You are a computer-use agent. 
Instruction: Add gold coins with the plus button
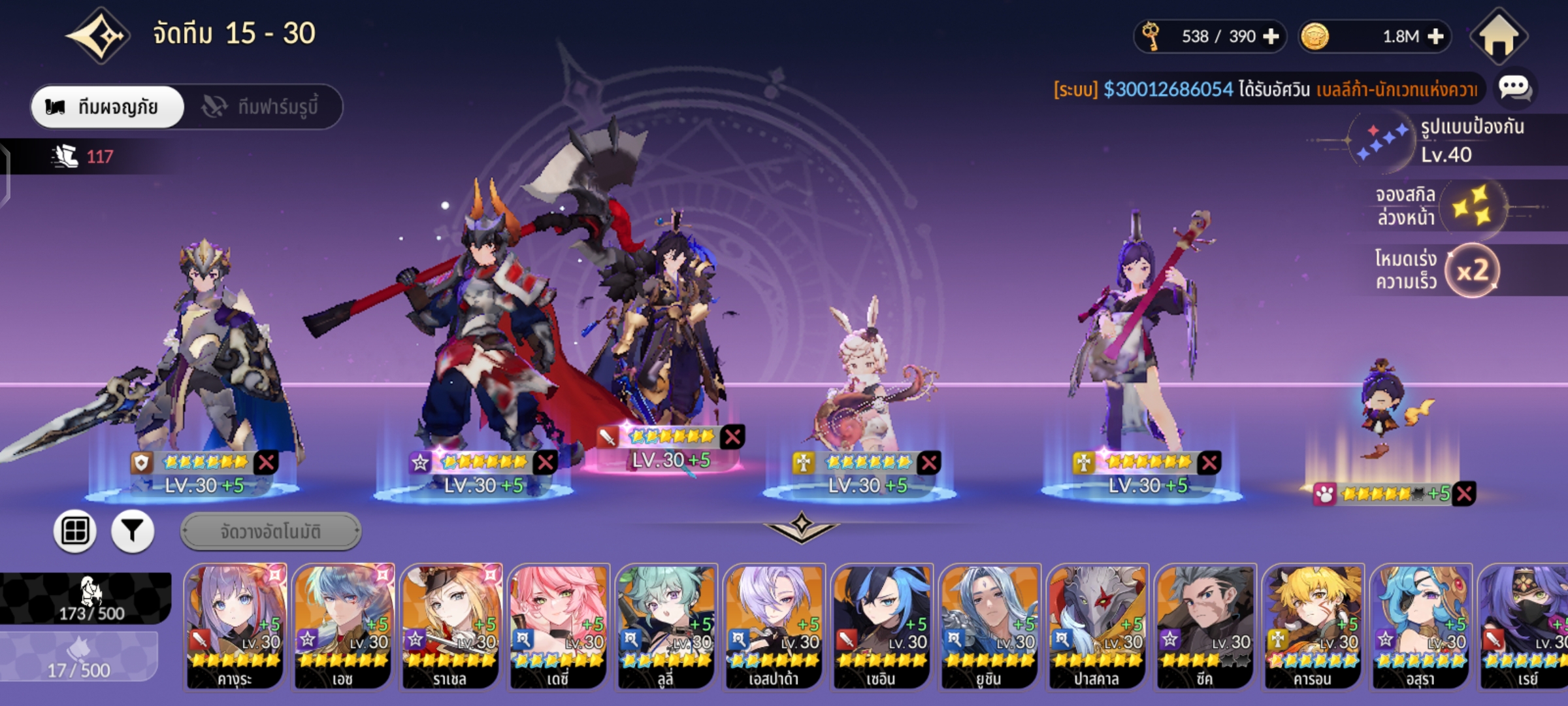coord(1435,37)
